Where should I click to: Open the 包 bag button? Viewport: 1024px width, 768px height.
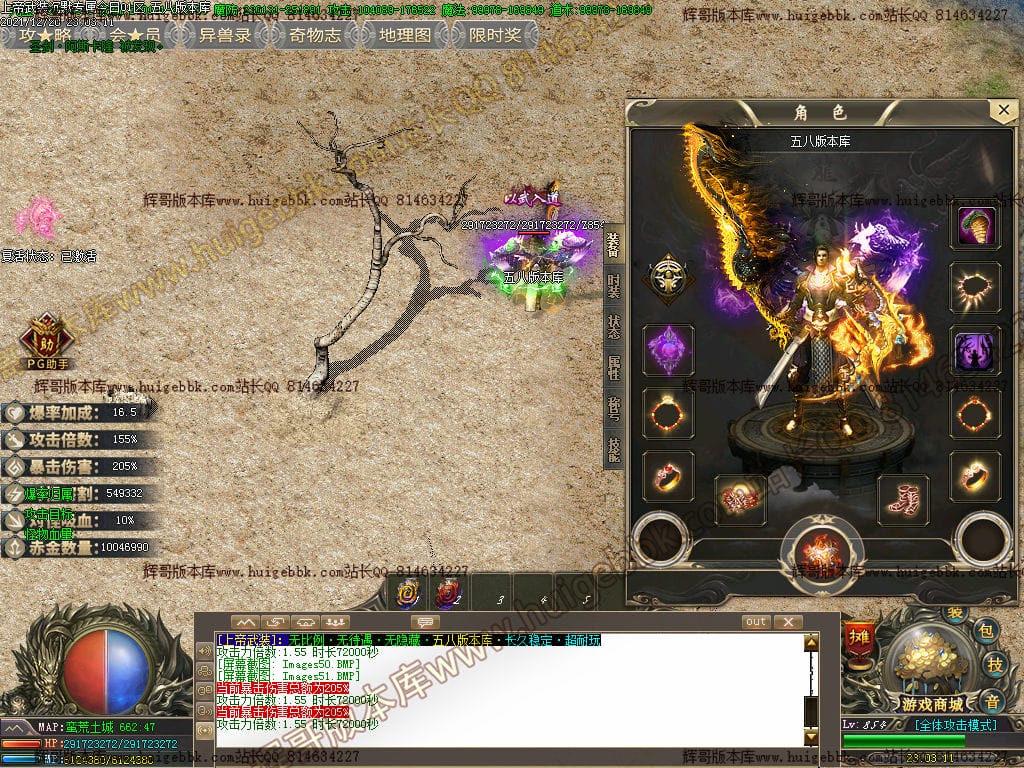pyautogui.click(x=986, y=630)
